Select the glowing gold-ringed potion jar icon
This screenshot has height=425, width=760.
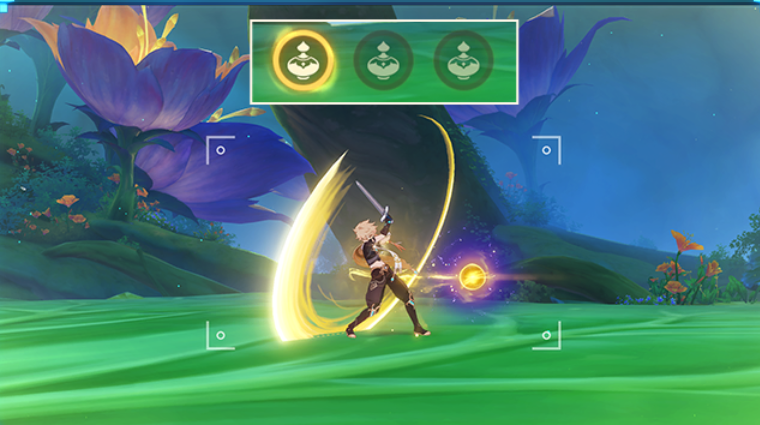[303, 60]
